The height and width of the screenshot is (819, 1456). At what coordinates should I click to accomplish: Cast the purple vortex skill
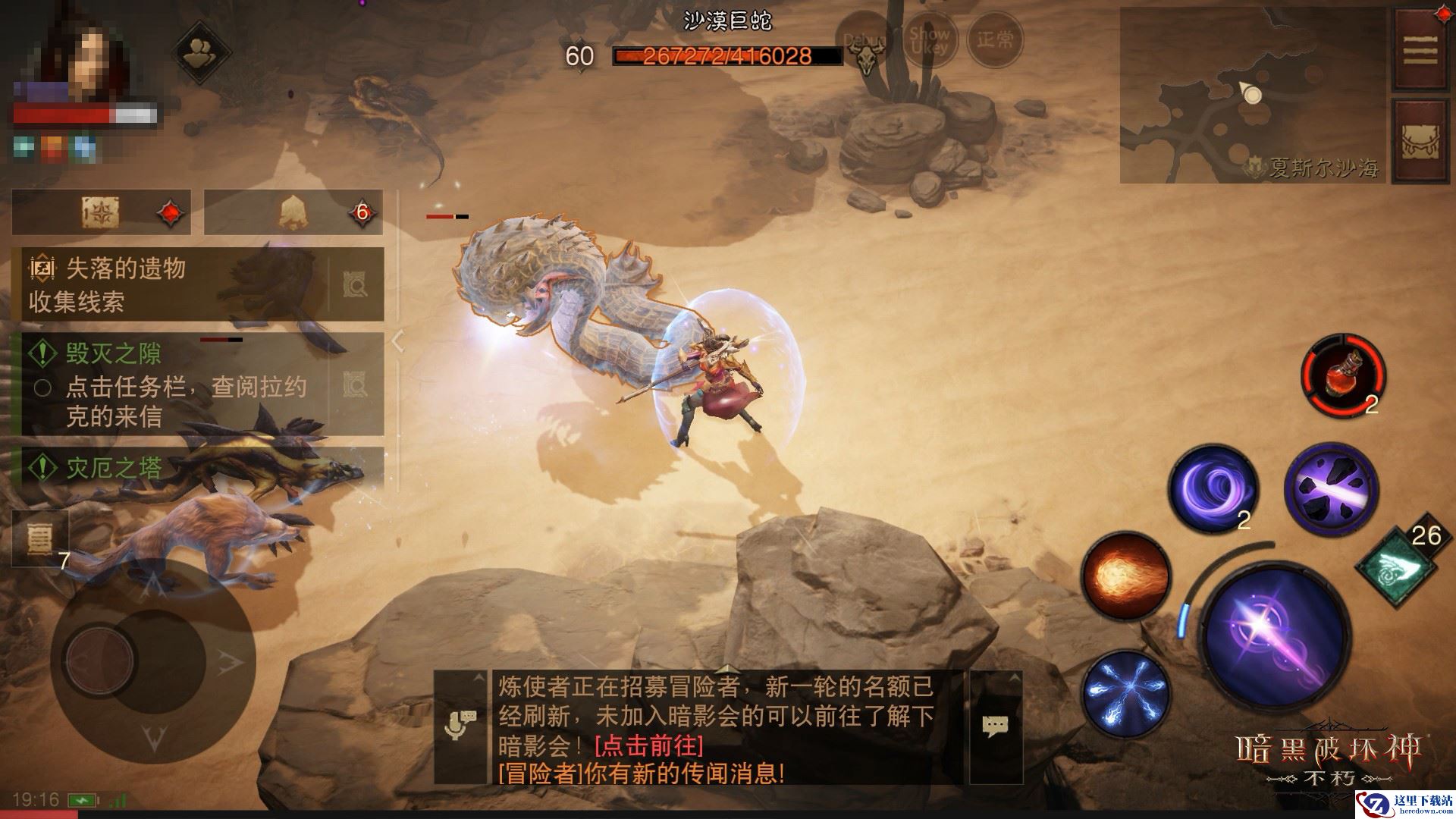(1213, 486)
